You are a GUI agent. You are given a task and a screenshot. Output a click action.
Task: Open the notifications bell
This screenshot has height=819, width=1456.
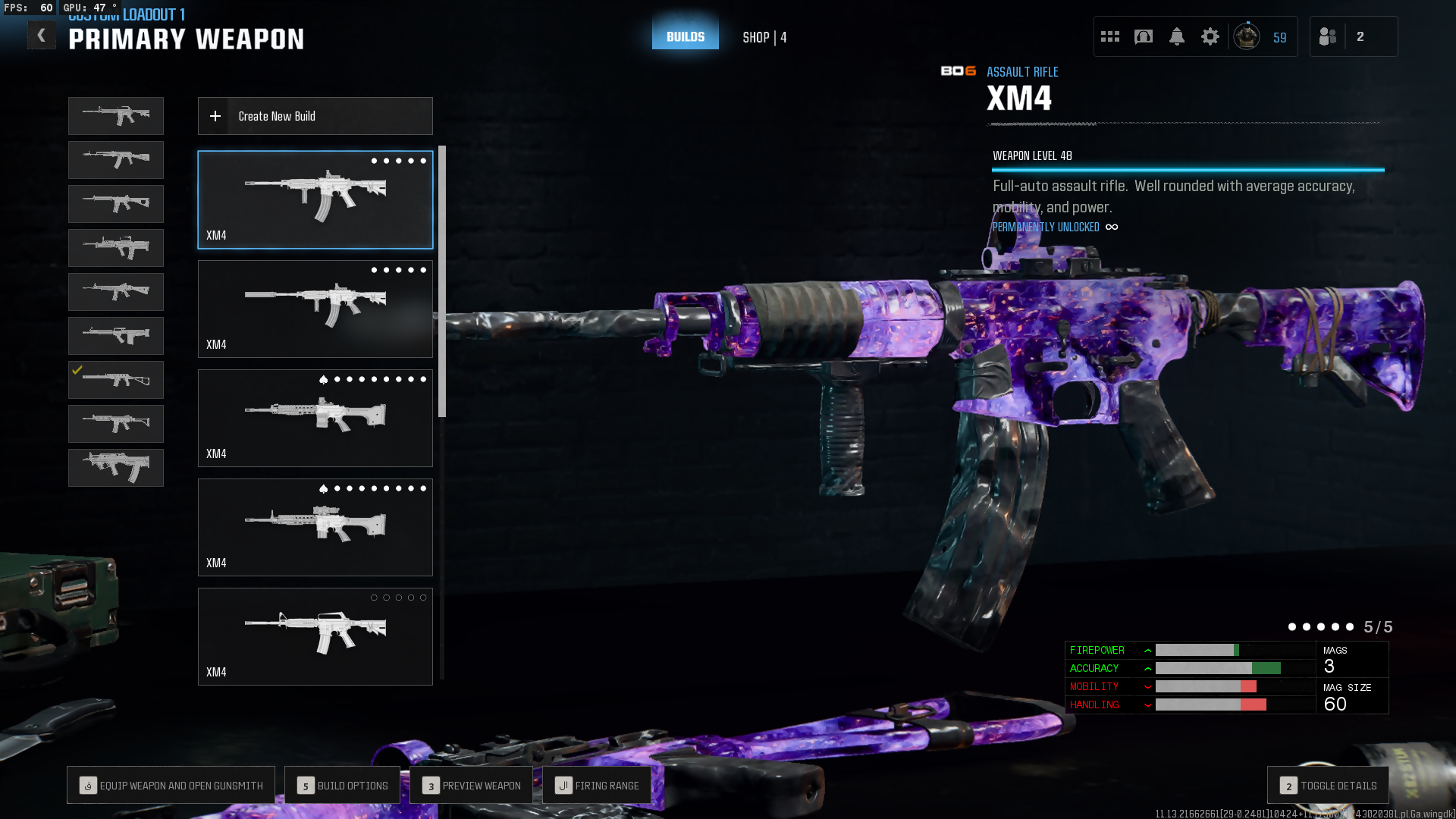[x=1176, y=36]
